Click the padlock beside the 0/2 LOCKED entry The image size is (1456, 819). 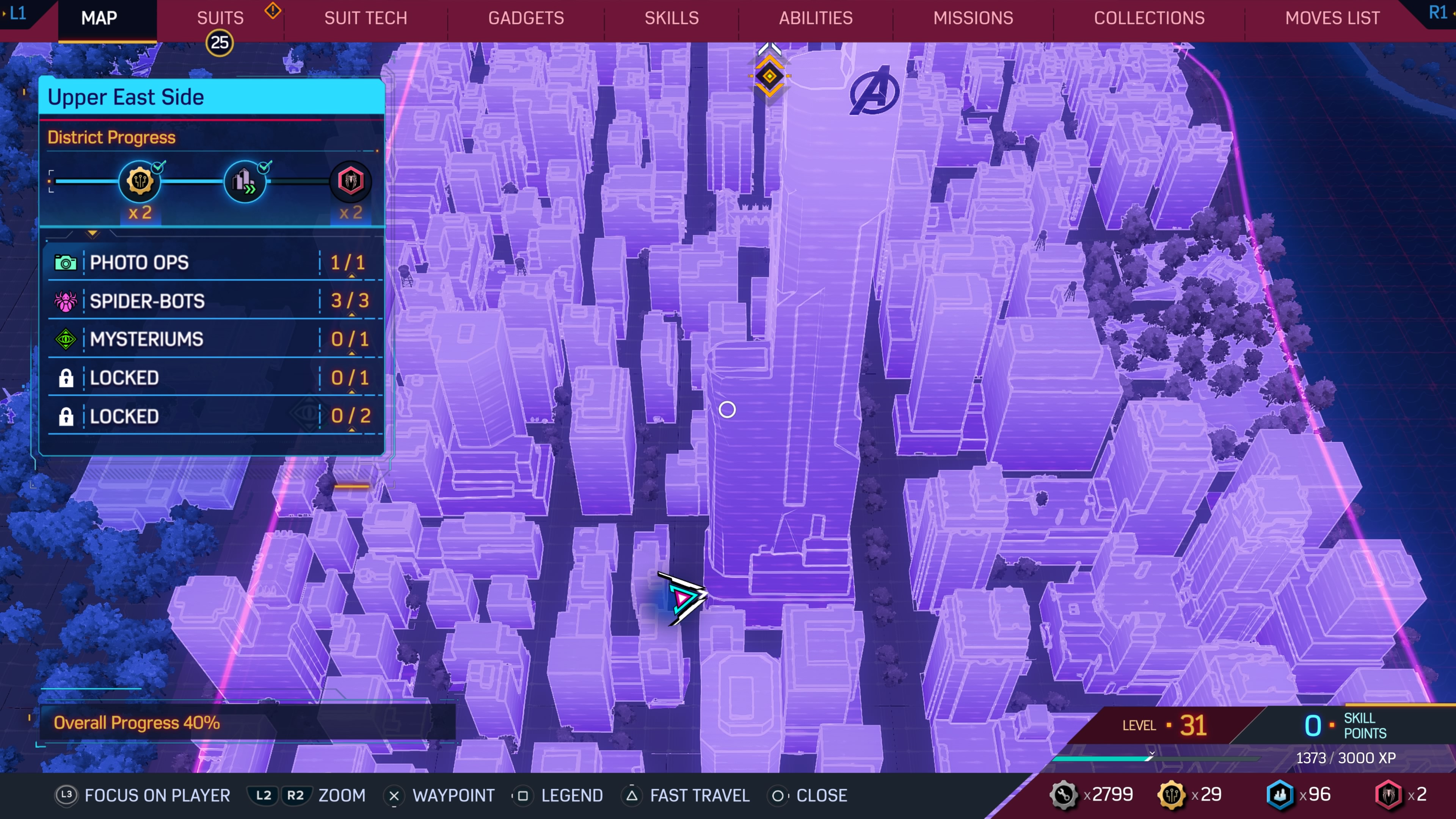tap(66, 416)
